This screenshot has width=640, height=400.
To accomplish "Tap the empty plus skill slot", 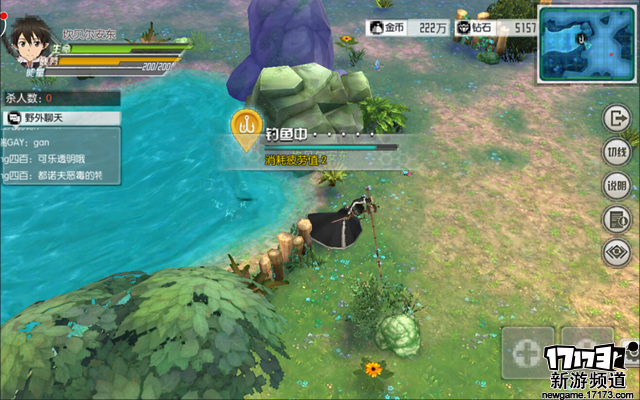I will coord(528,352).
